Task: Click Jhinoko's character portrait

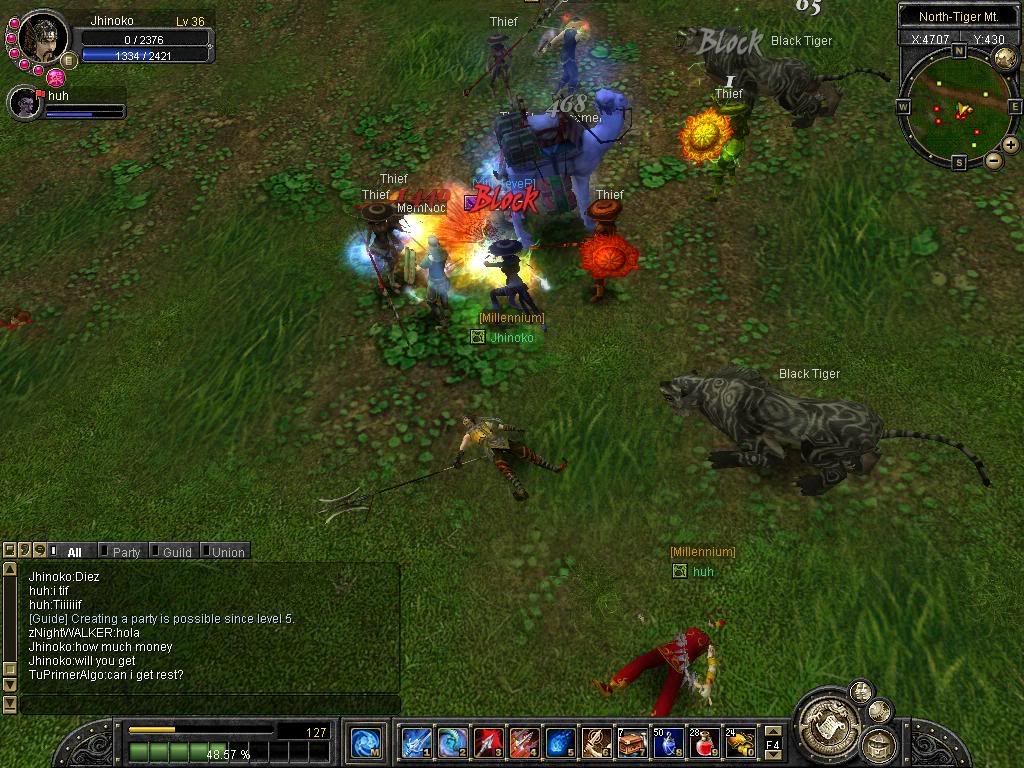Action: pos(43,38)
